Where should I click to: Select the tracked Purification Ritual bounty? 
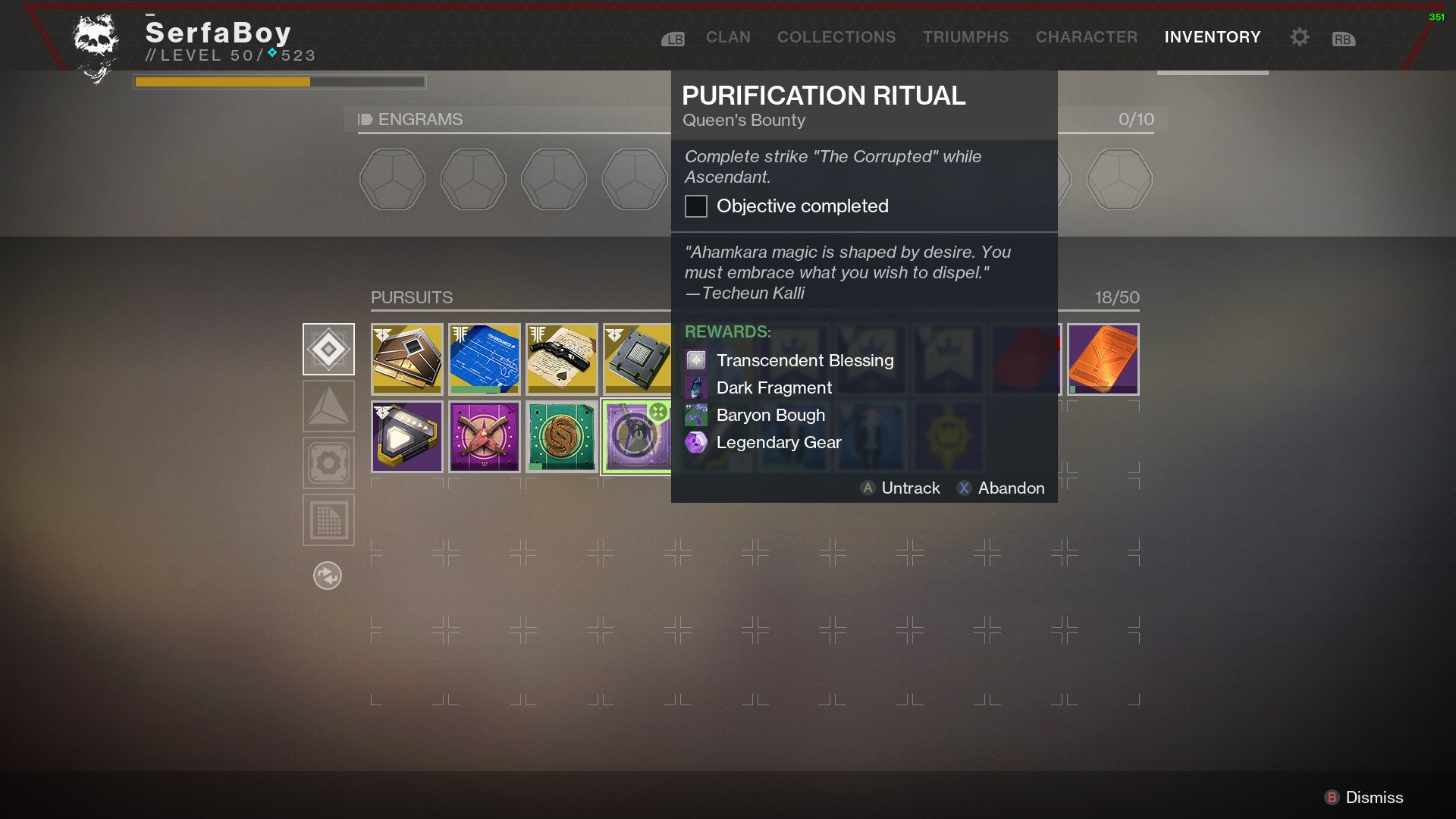click(637, 437)
